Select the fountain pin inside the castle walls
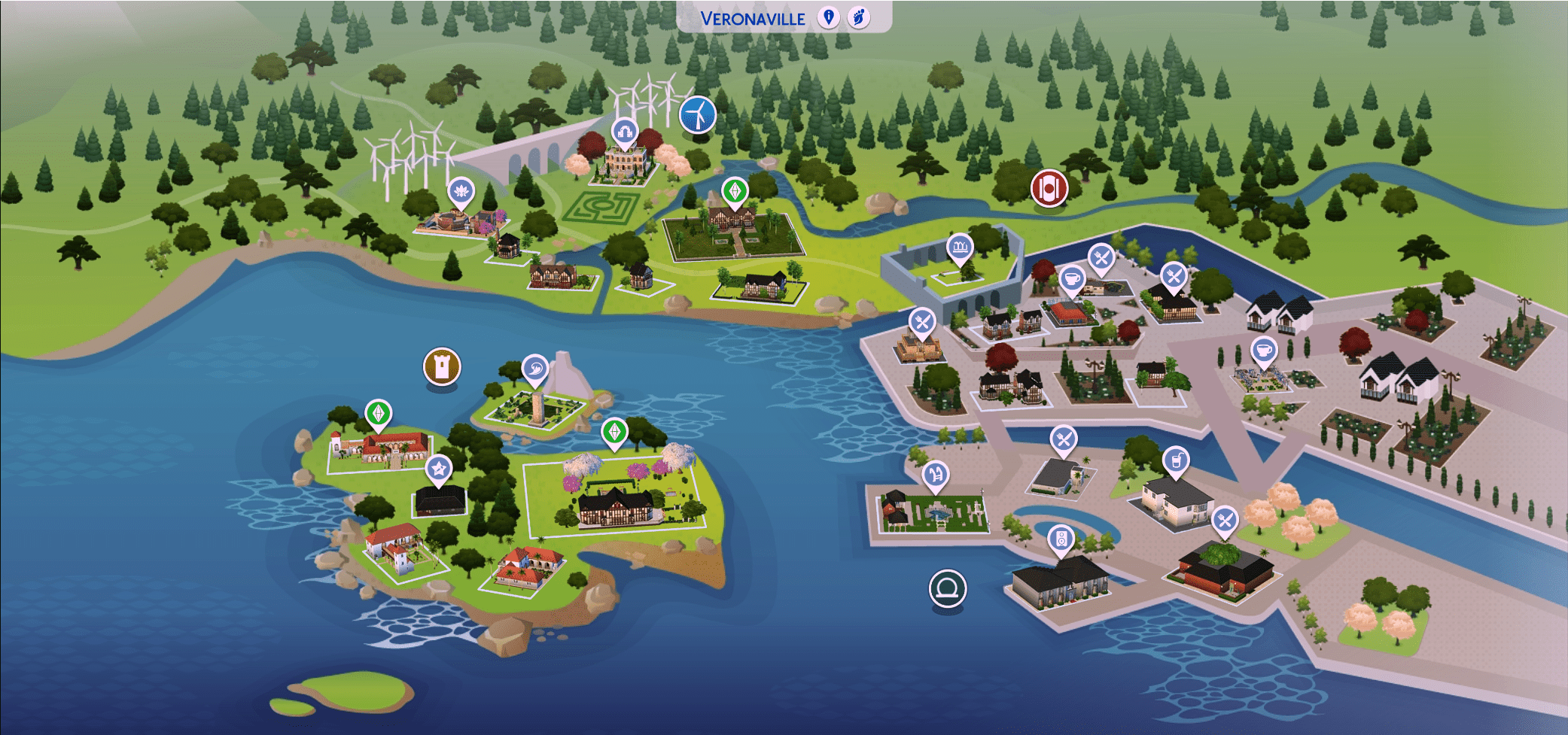 (960, 247)
